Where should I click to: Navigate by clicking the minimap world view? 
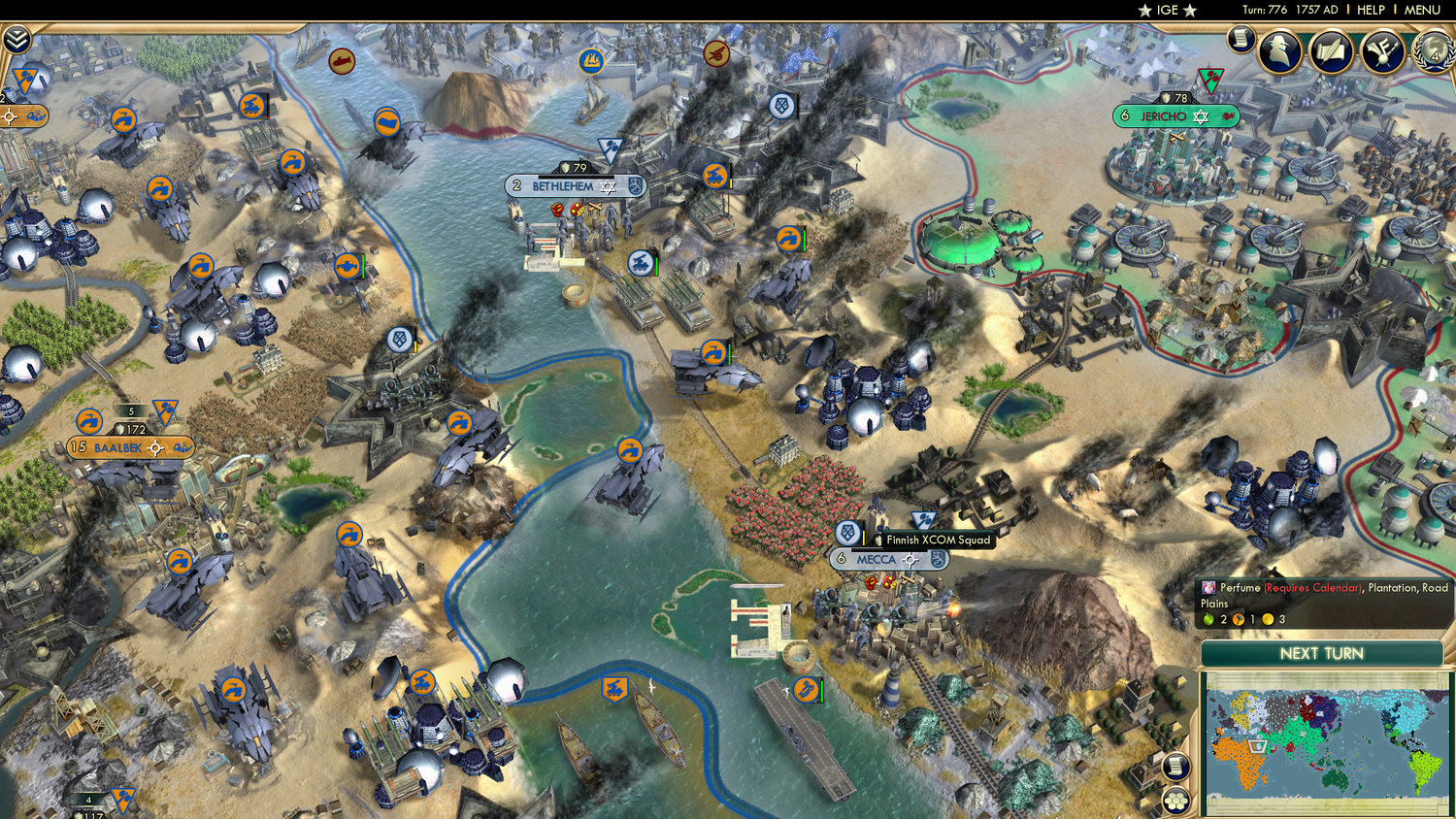pos(1325,742)
